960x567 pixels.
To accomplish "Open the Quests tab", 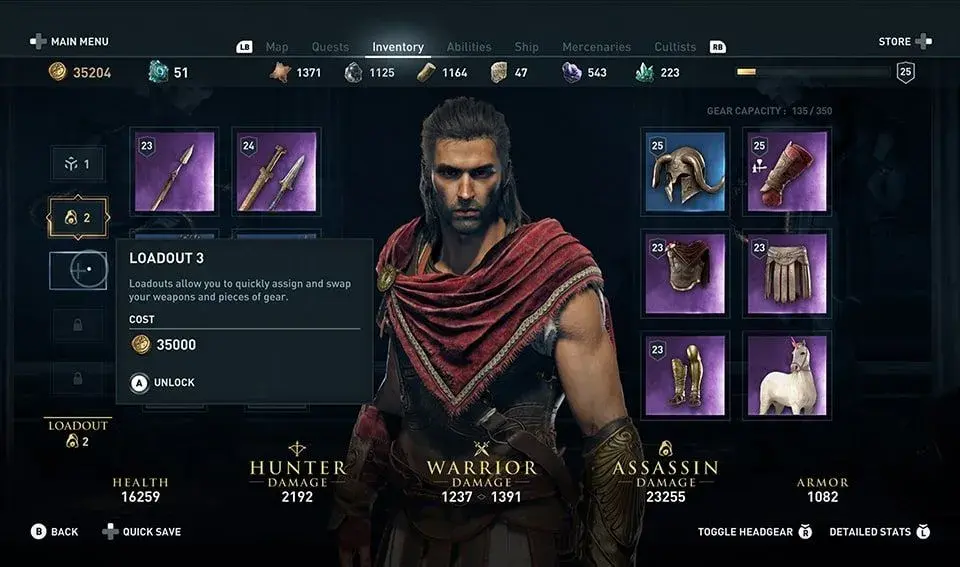I will point(330,47).
